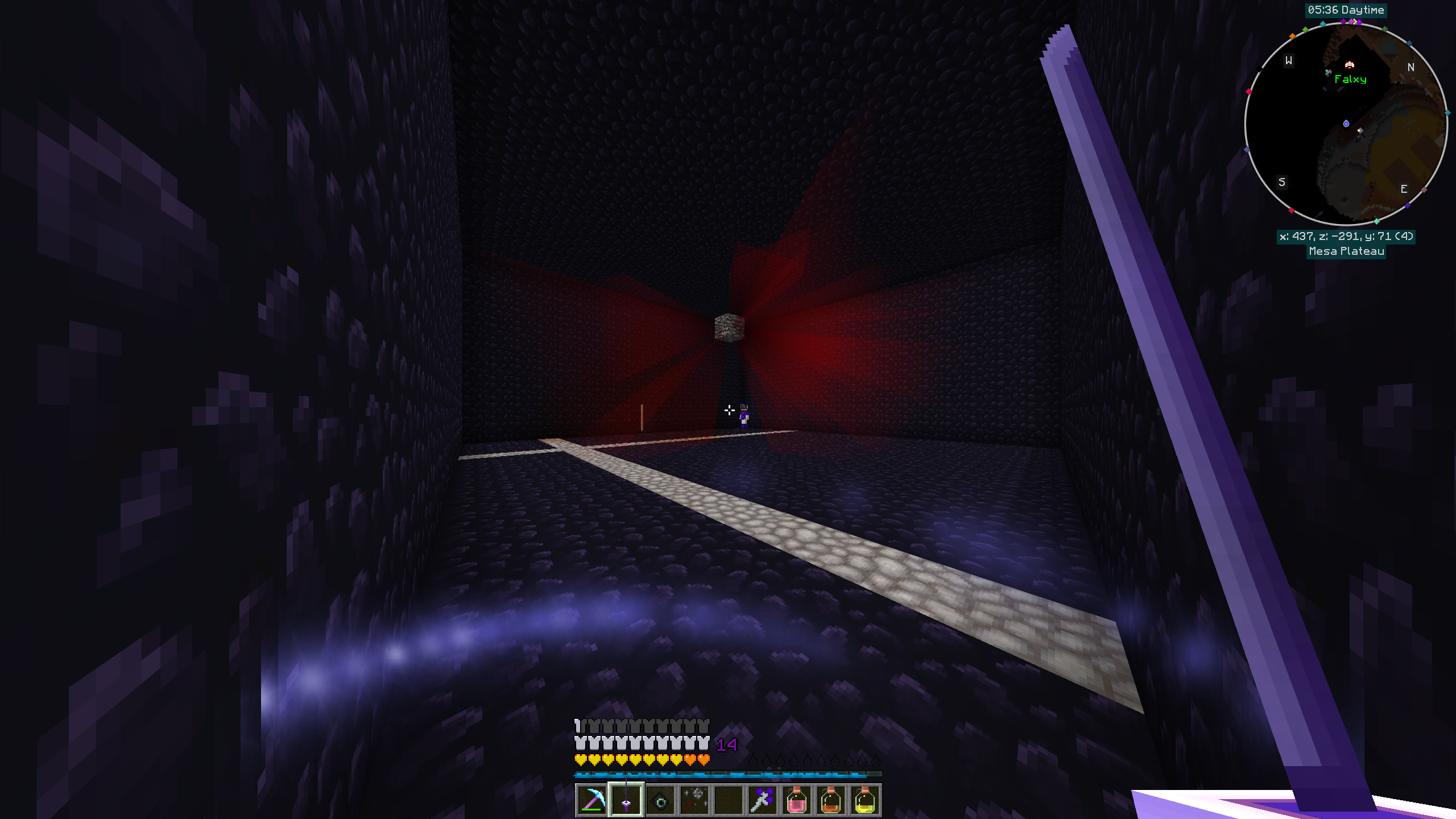Select the yellow potion bottle slot
The width and height of the screenshot is (1456, 819).
coord(865,800)
